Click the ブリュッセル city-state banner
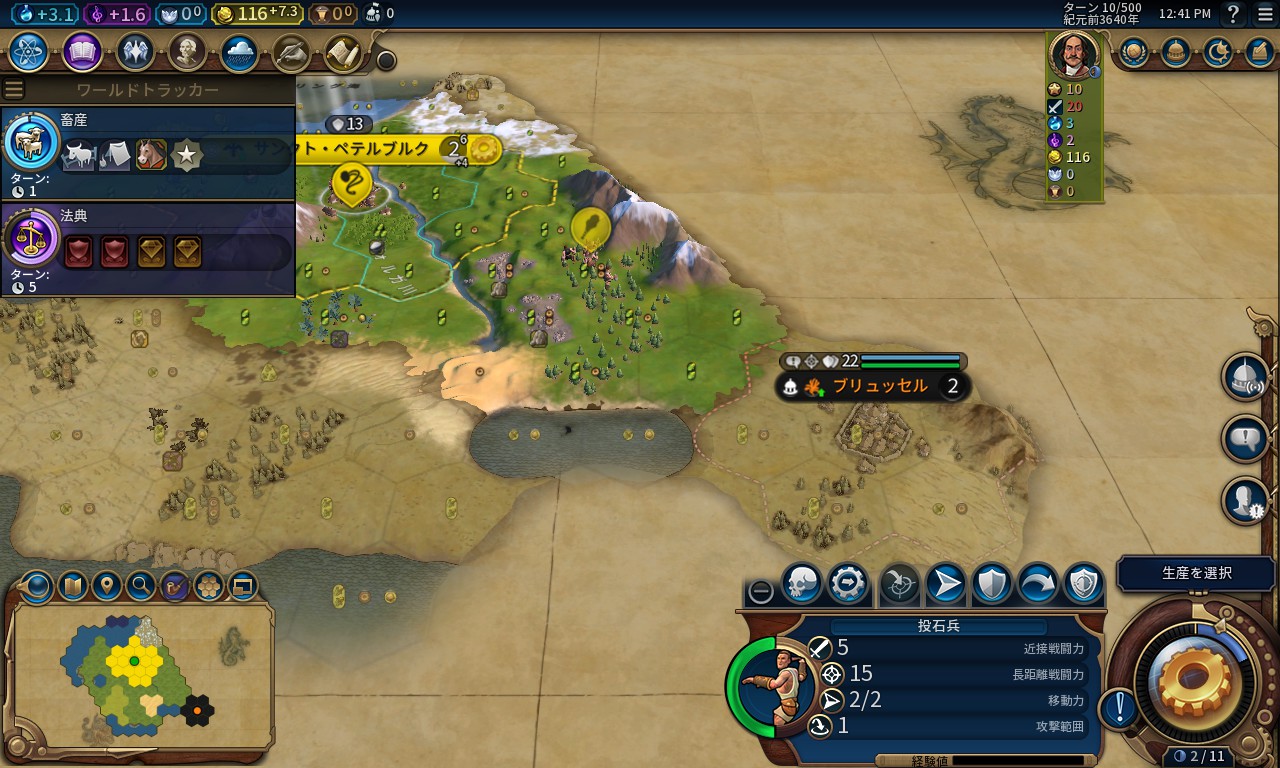 (880, 386)
